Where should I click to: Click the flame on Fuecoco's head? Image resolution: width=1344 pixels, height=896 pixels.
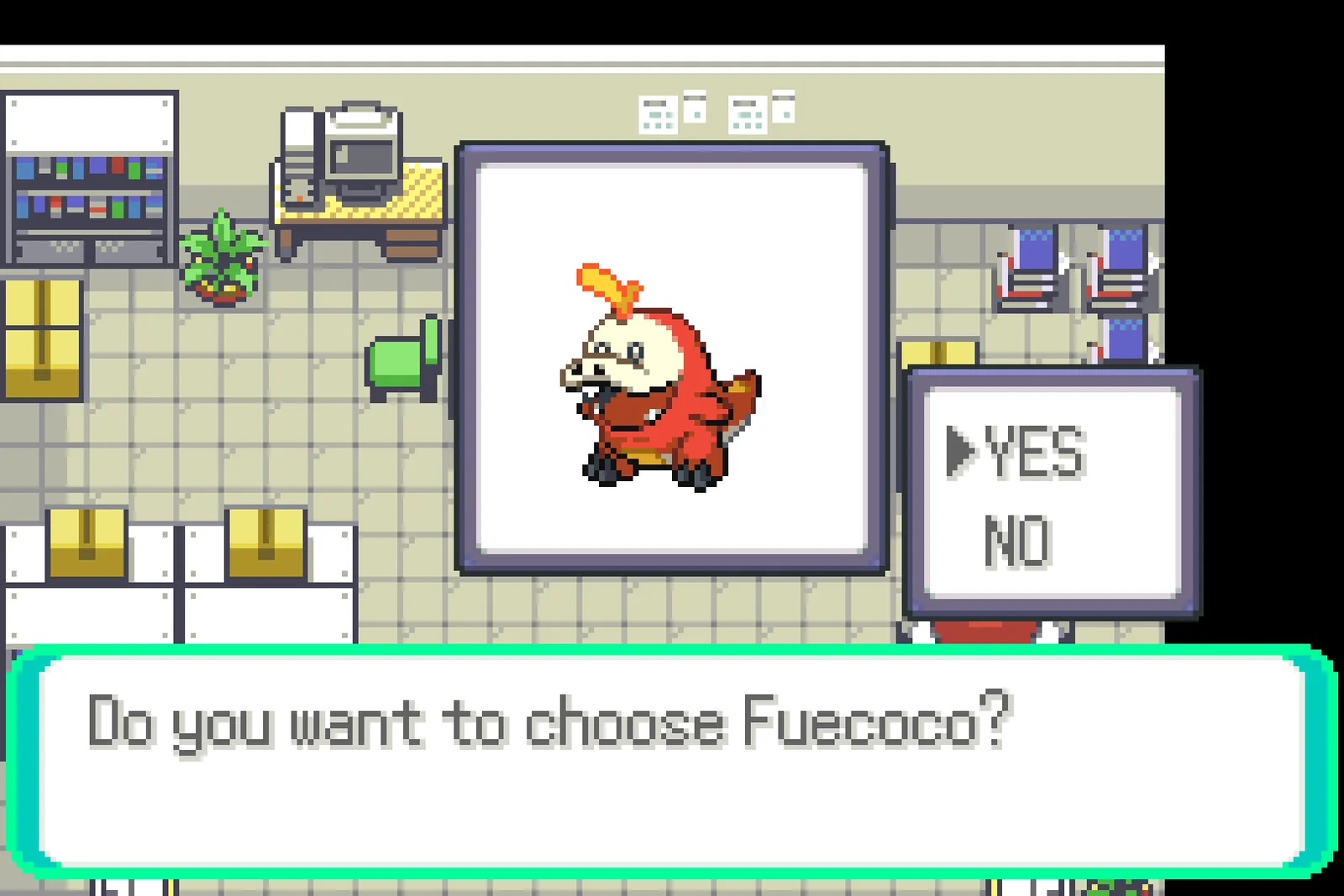pyautogui.click(x=609, y=286)
